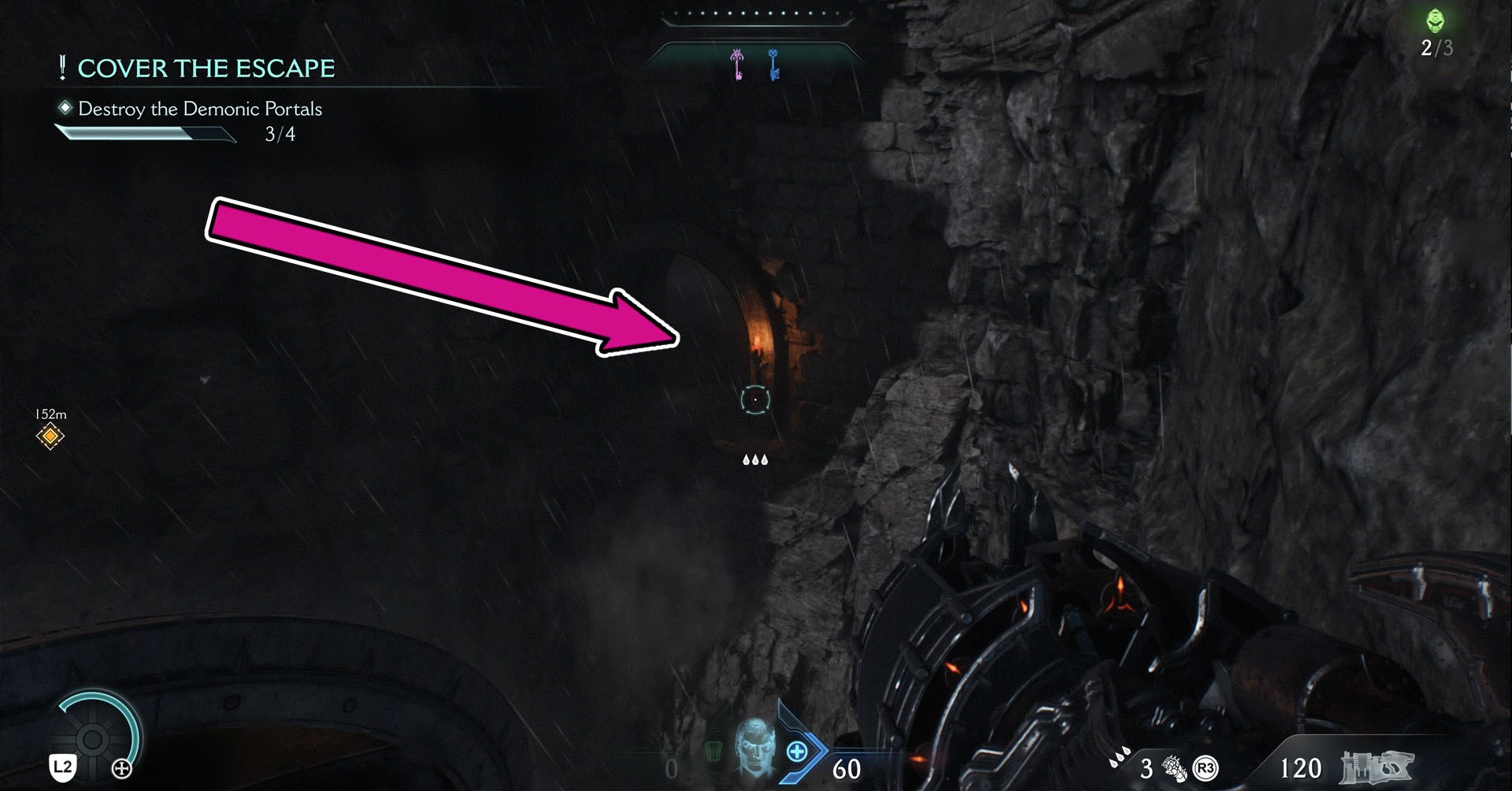Select the COVER THE ESCAPE quest title
The height and width of the screenshot is (791, 1512).
coord(206,68)
